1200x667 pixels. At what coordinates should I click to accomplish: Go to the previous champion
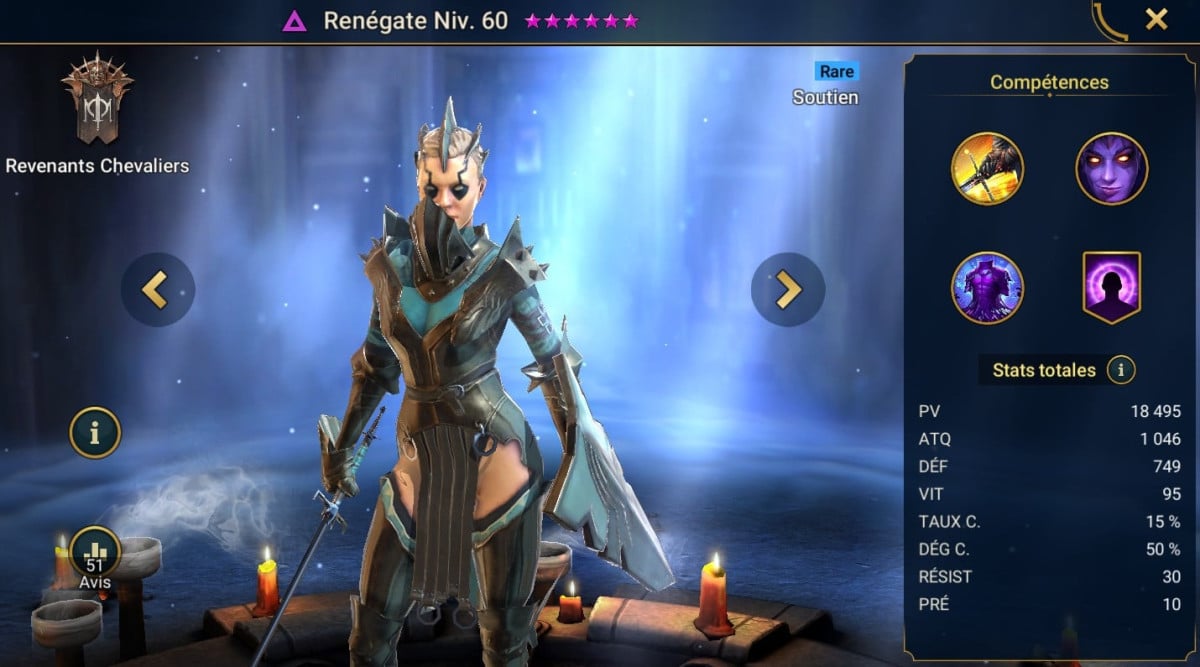click(x=158, y=290)
